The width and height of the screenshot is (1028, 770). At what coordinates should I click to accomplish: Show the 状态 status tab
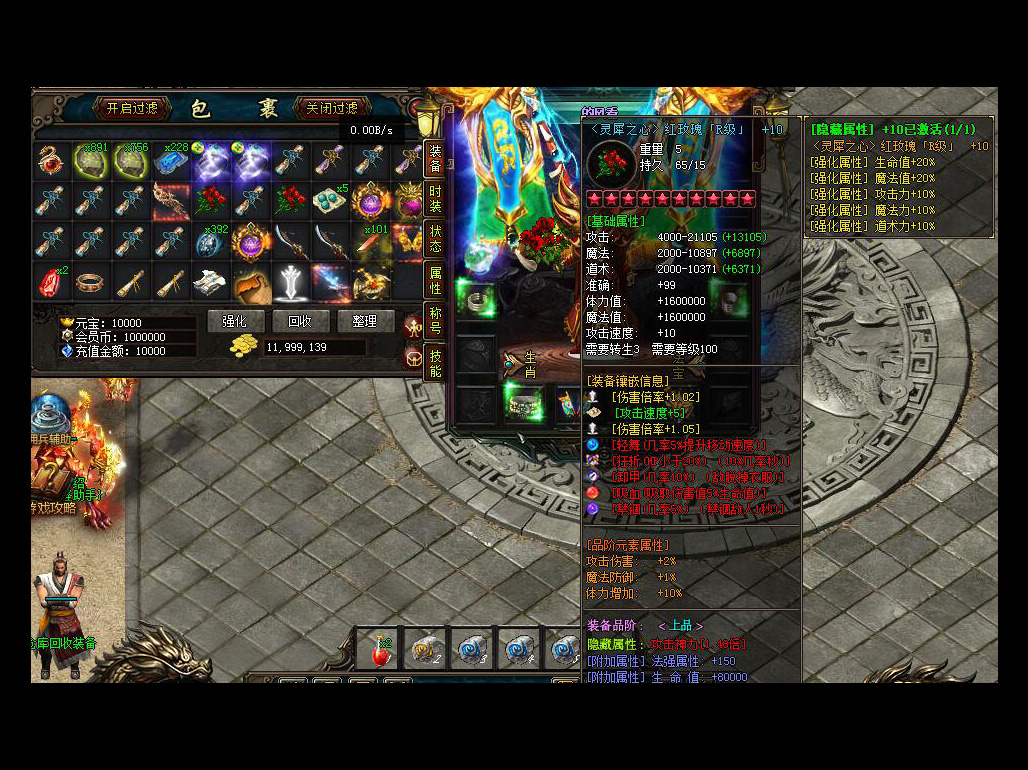pyautogui.click(x=435, y=239)
